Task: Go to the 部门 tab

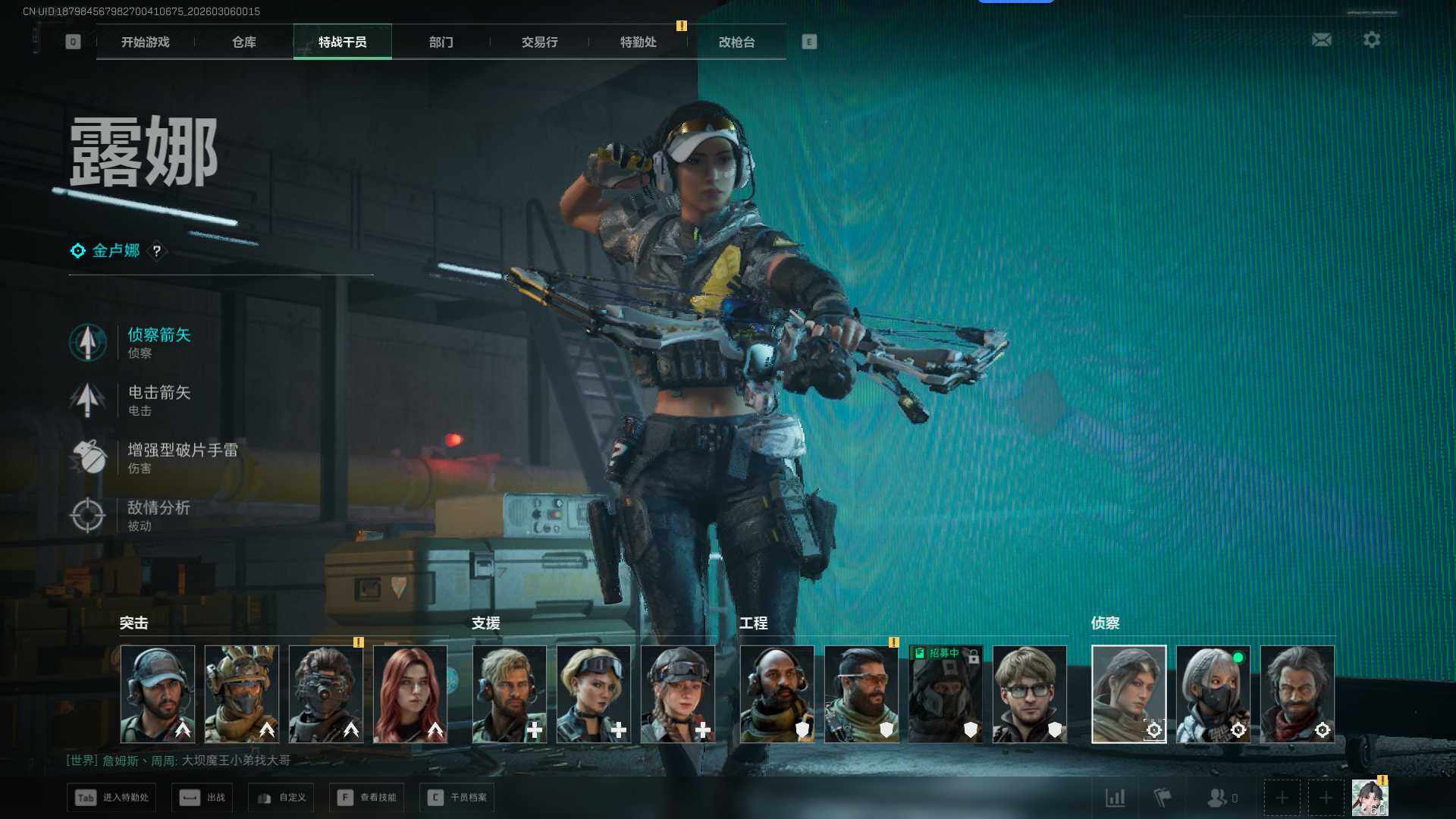Action: coord(441,42)
